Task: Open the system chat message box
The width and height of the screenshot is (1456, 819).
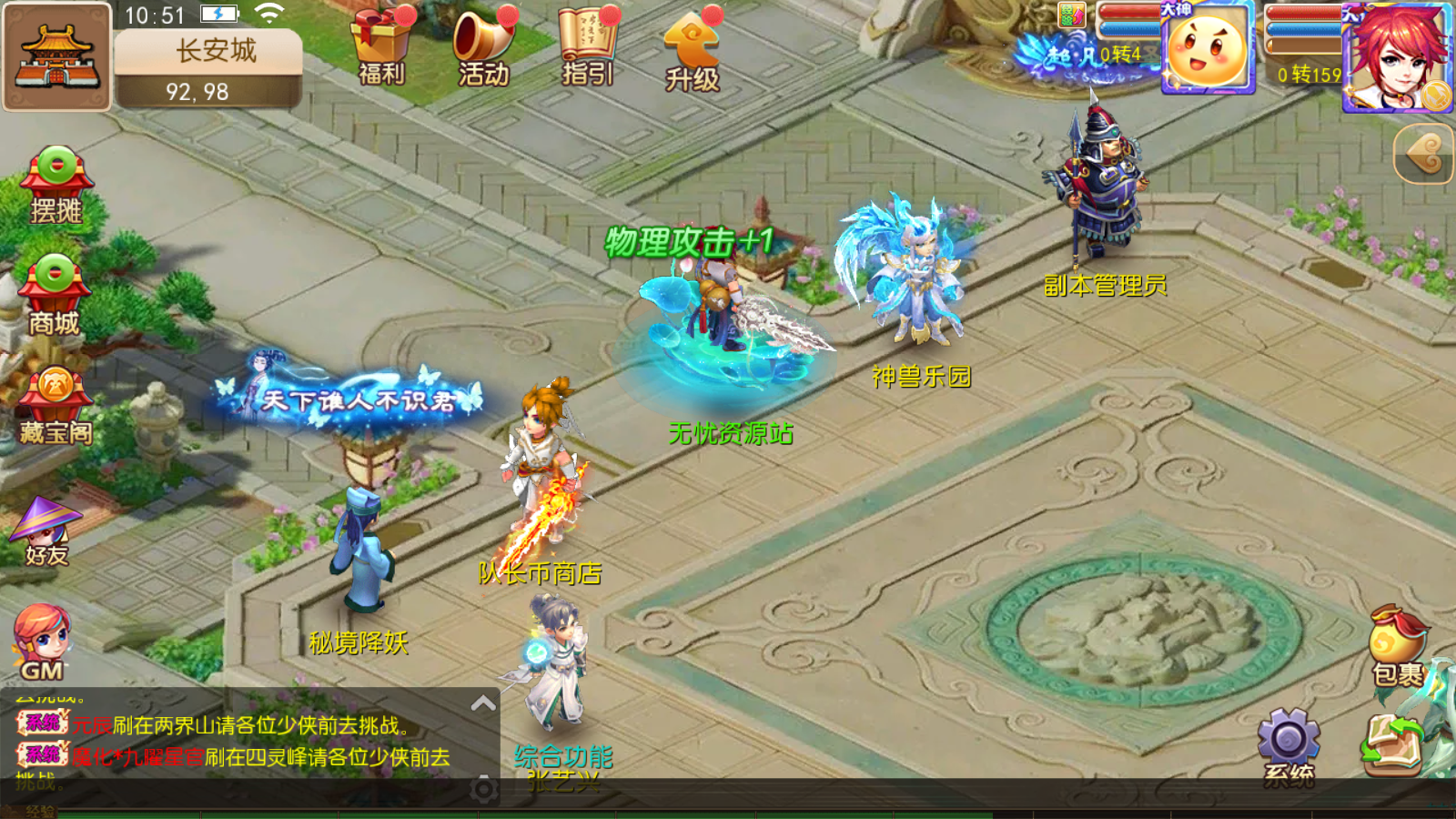Action: pyautogui.click(x=246, y=742)
